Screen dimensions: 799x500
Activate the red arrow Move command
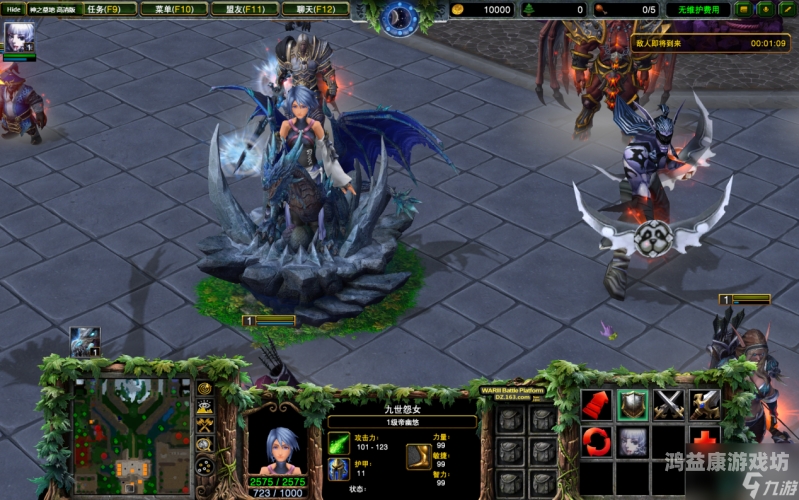(x=597, y=405)
